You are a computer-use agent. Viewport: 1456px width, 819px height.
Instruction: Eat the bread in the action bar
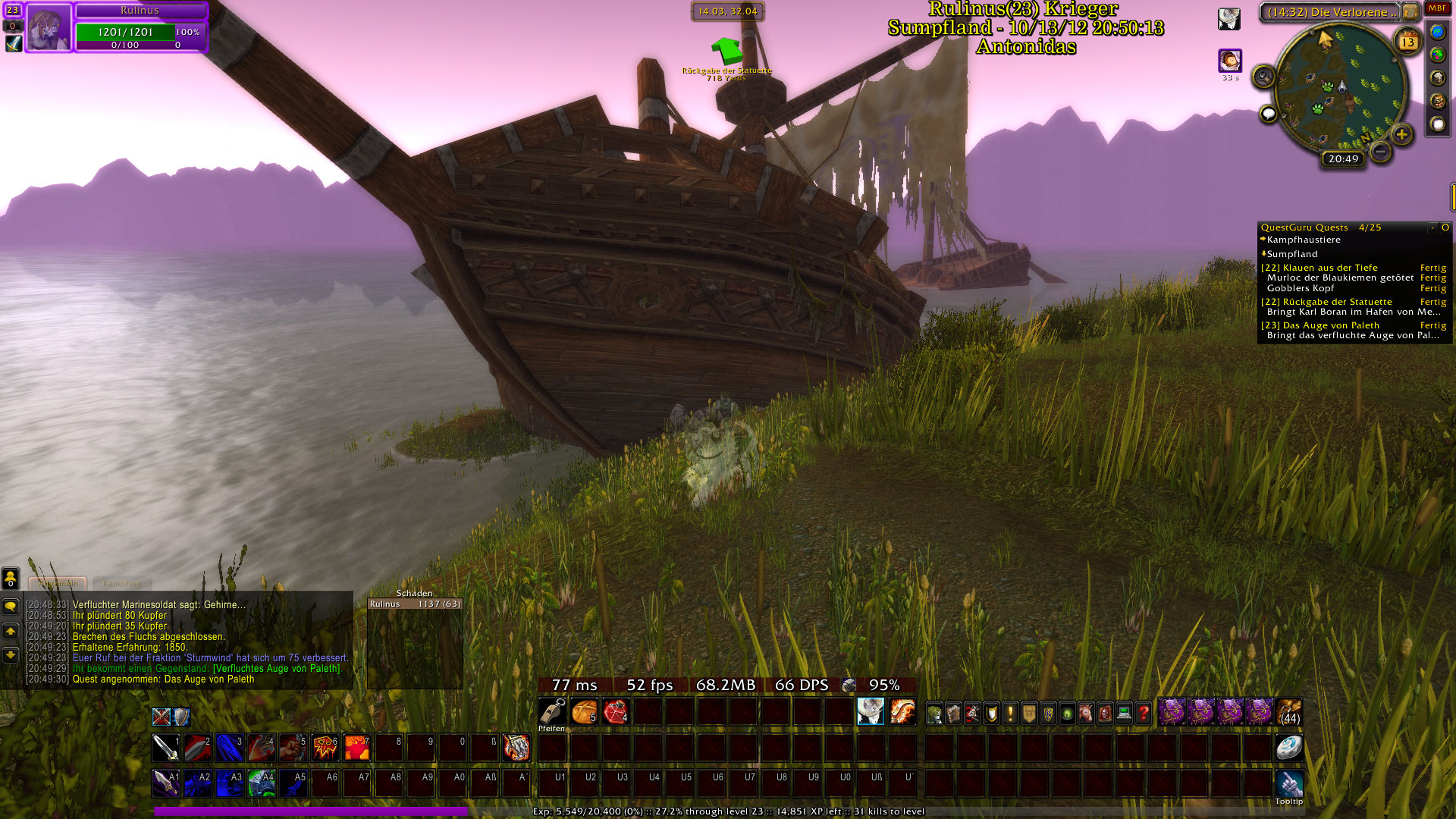[584, 713]
